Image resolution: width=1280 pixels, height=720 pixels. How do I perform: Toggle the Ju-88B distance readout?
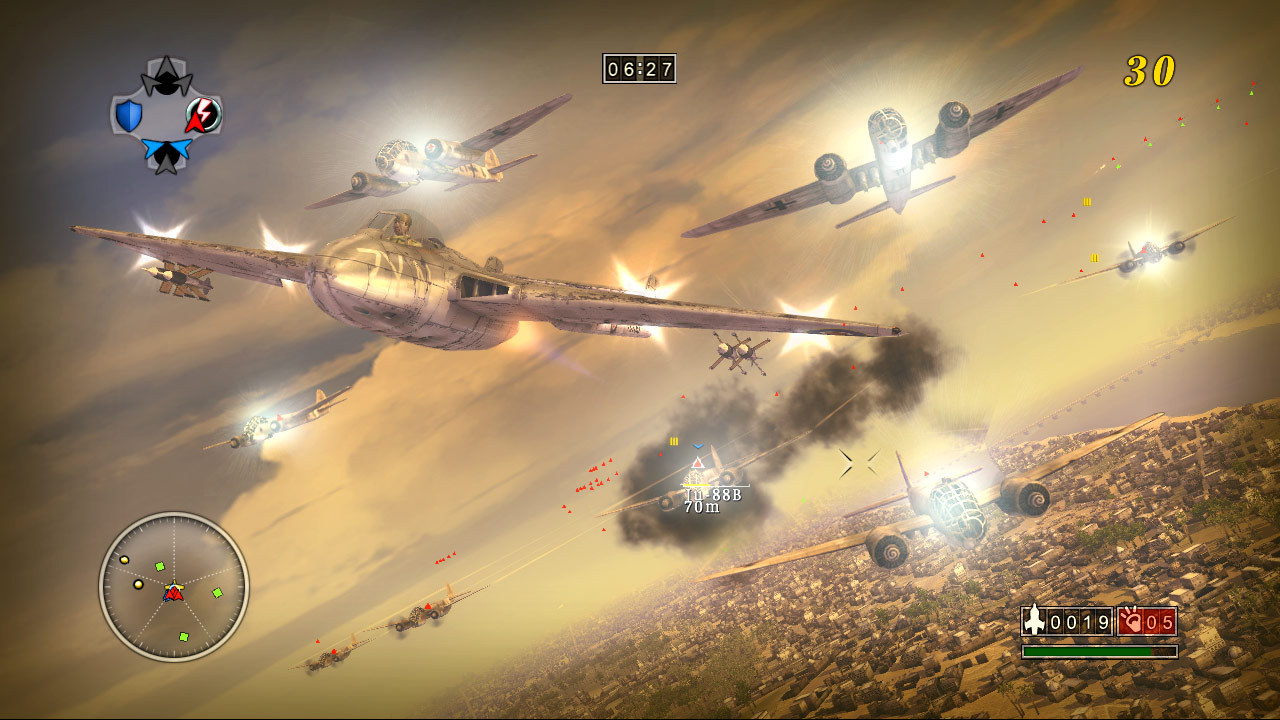click(x=700, y=507)
